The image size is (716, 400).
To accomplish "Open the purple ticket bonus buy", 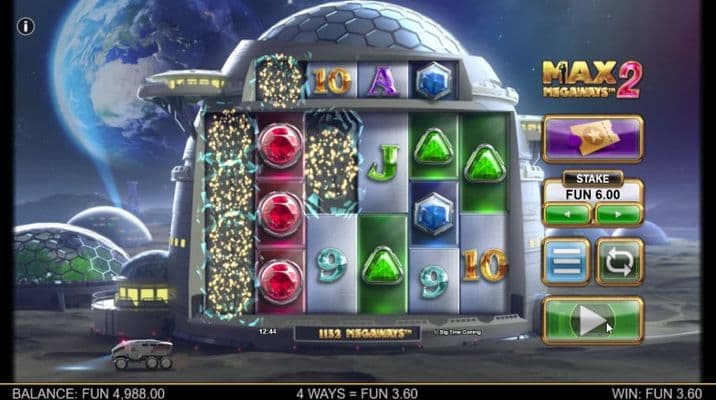I will click(592, 138).
